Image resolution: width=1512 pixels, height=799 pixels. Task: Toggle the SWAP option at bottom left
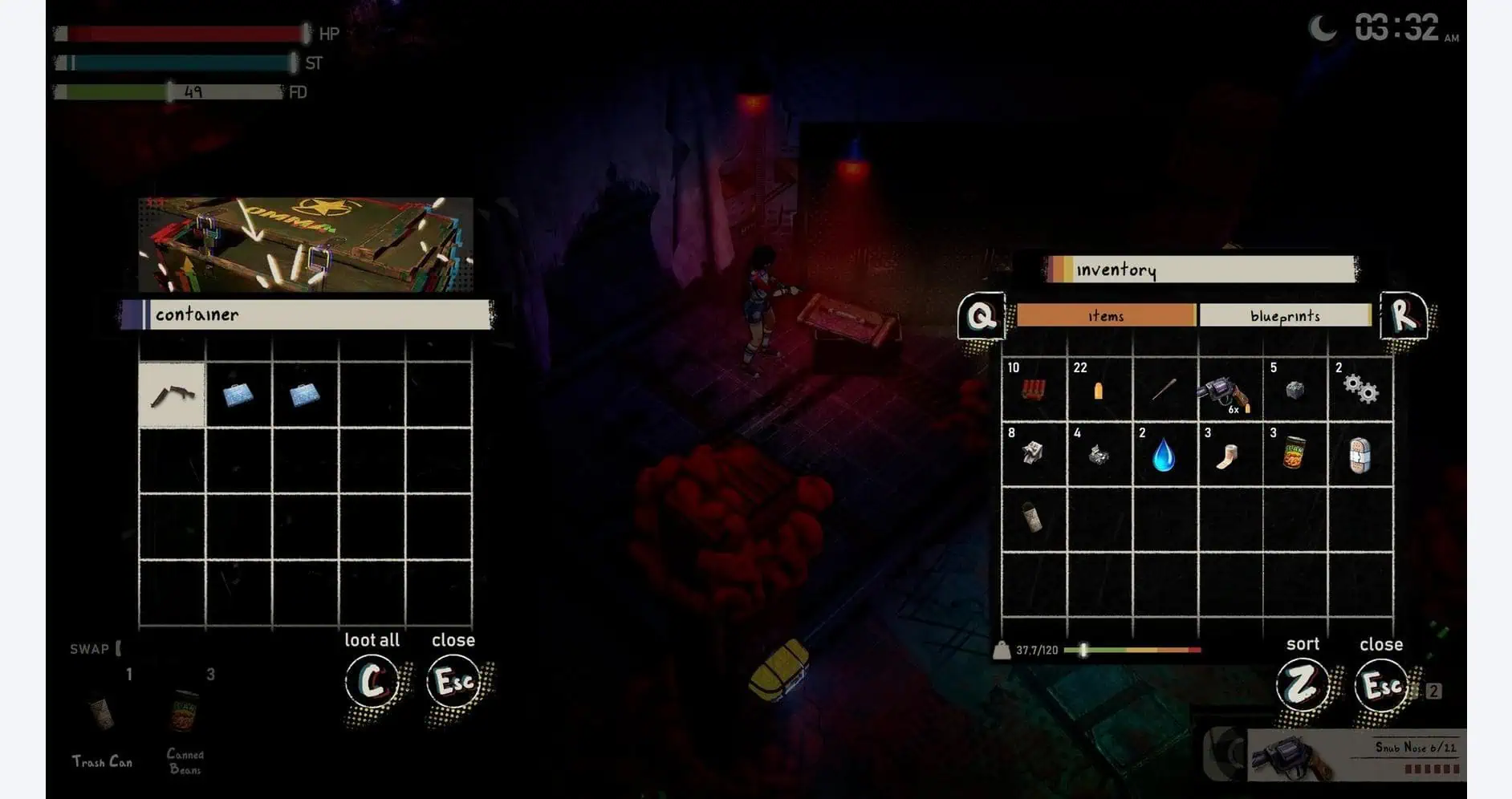click(x=91, y=649)
